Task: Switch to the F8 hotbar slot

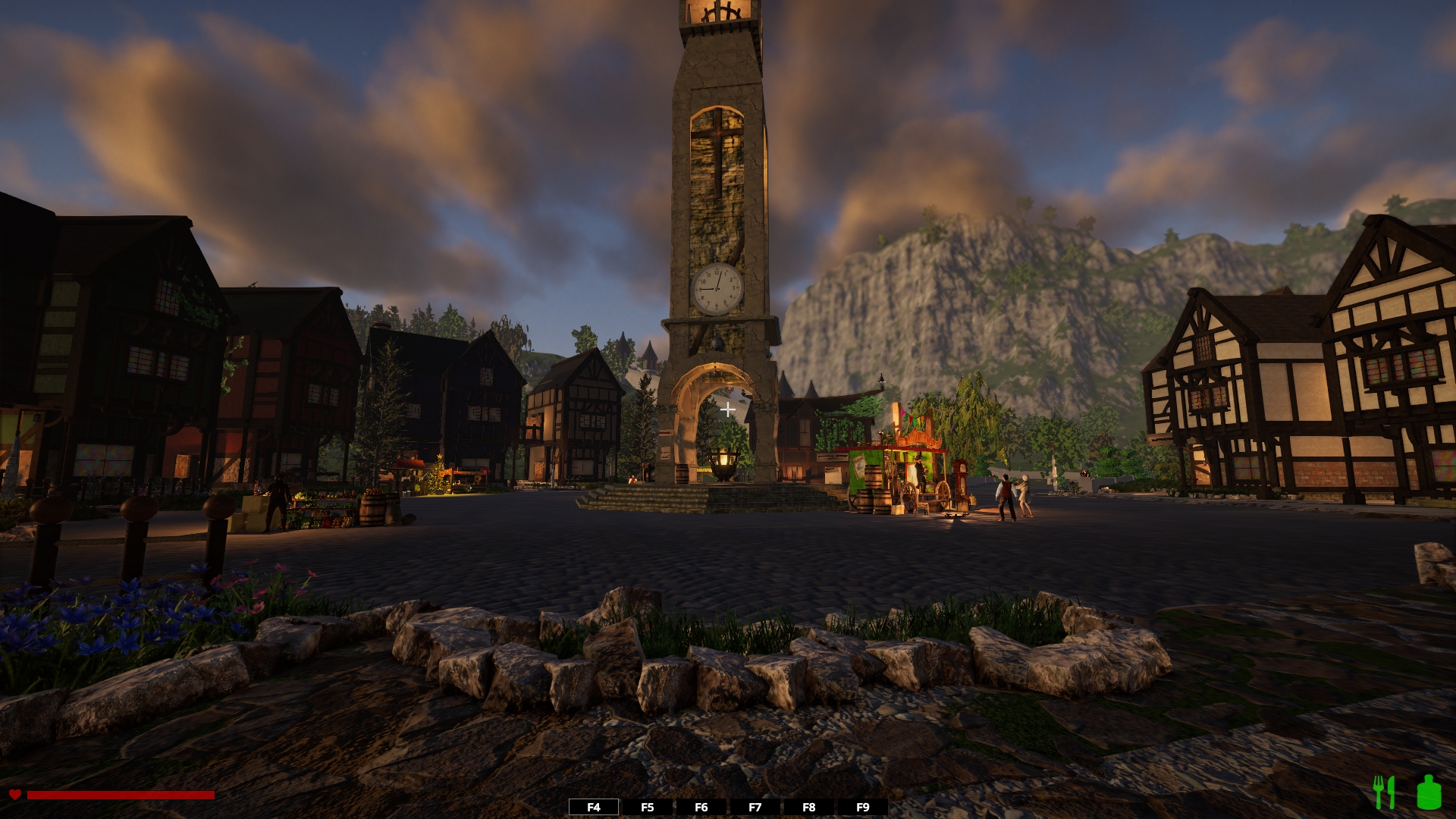Action: [809, 807]
